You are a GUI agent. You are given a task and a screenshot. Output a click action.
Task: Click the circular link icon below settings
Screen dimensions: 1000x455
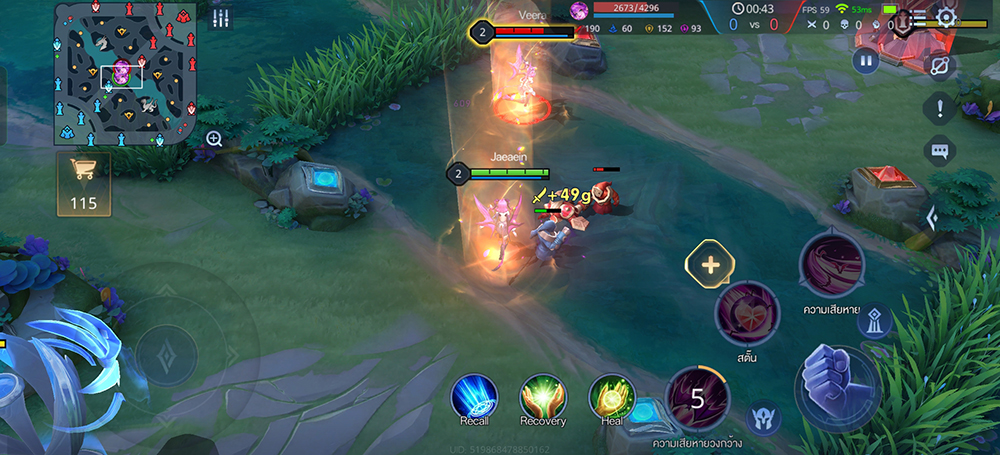point(939,65)
